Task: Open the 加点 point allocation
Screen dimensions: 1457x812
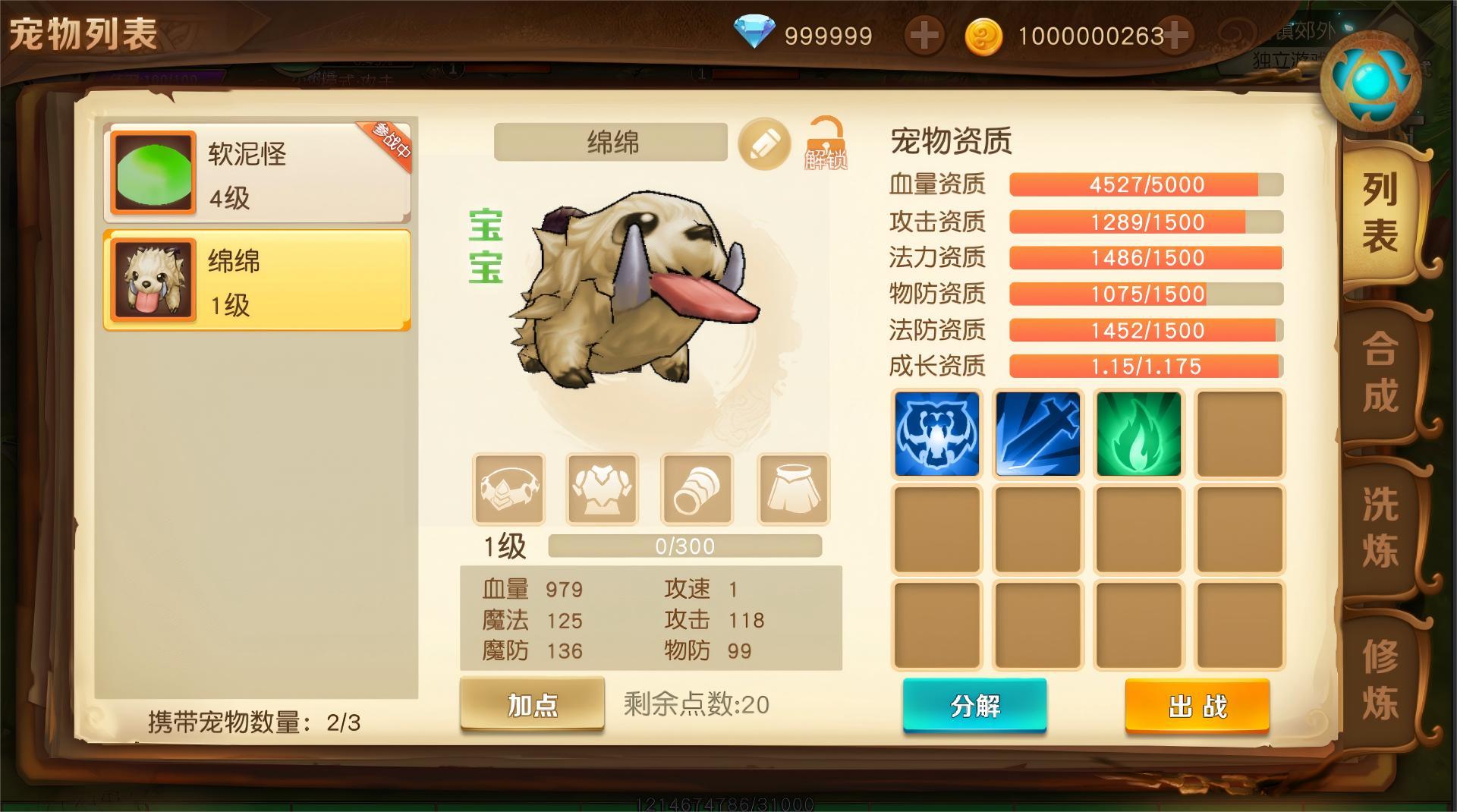Action: coord(532,705)
